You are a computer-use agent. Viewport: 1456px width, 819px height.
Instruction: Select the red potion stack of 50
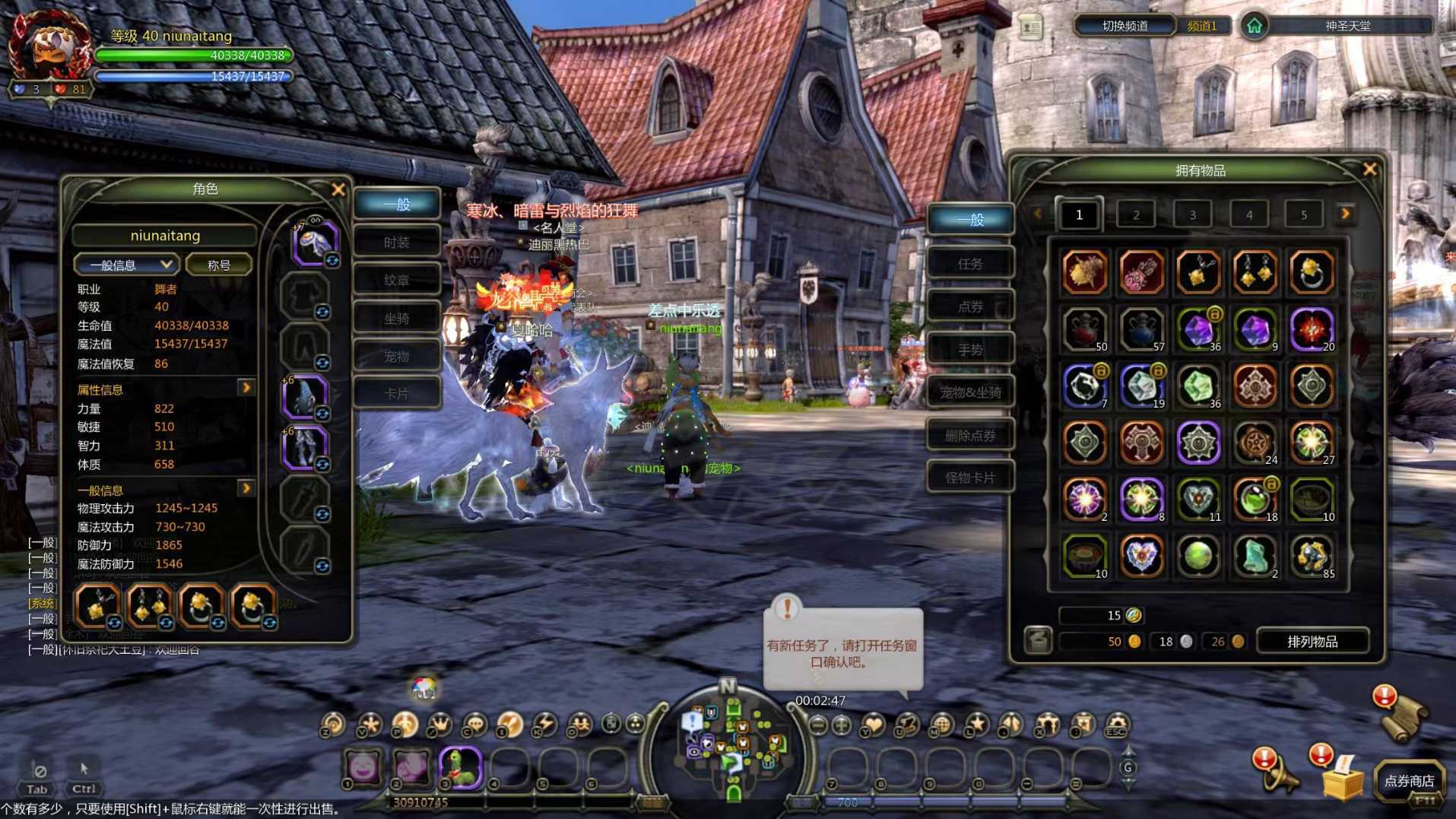pos(1084,329)
